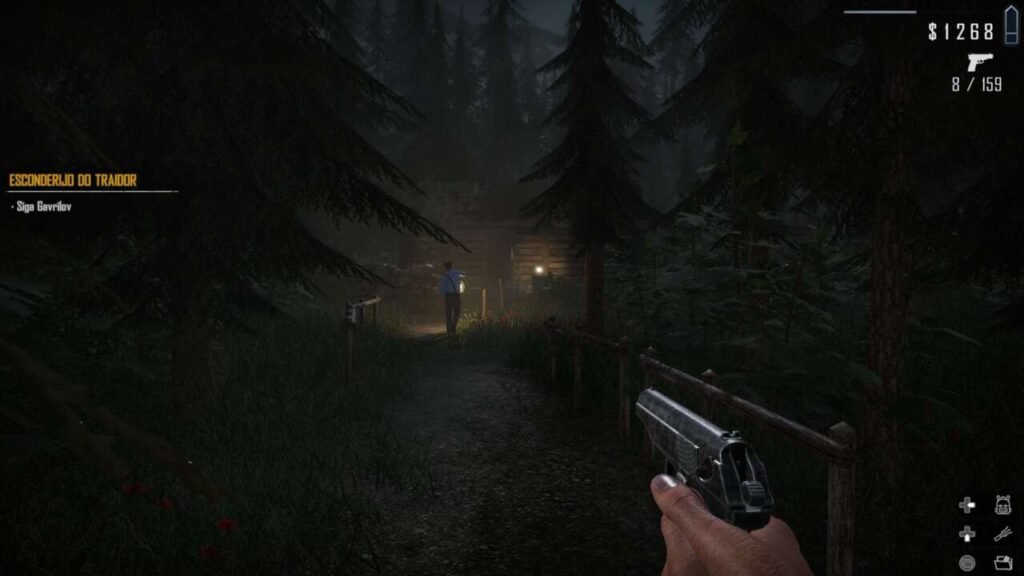1024x576 pixels.
Task: Click the Esconderijo do Traidor objective tracker
Action: (73, 181)
